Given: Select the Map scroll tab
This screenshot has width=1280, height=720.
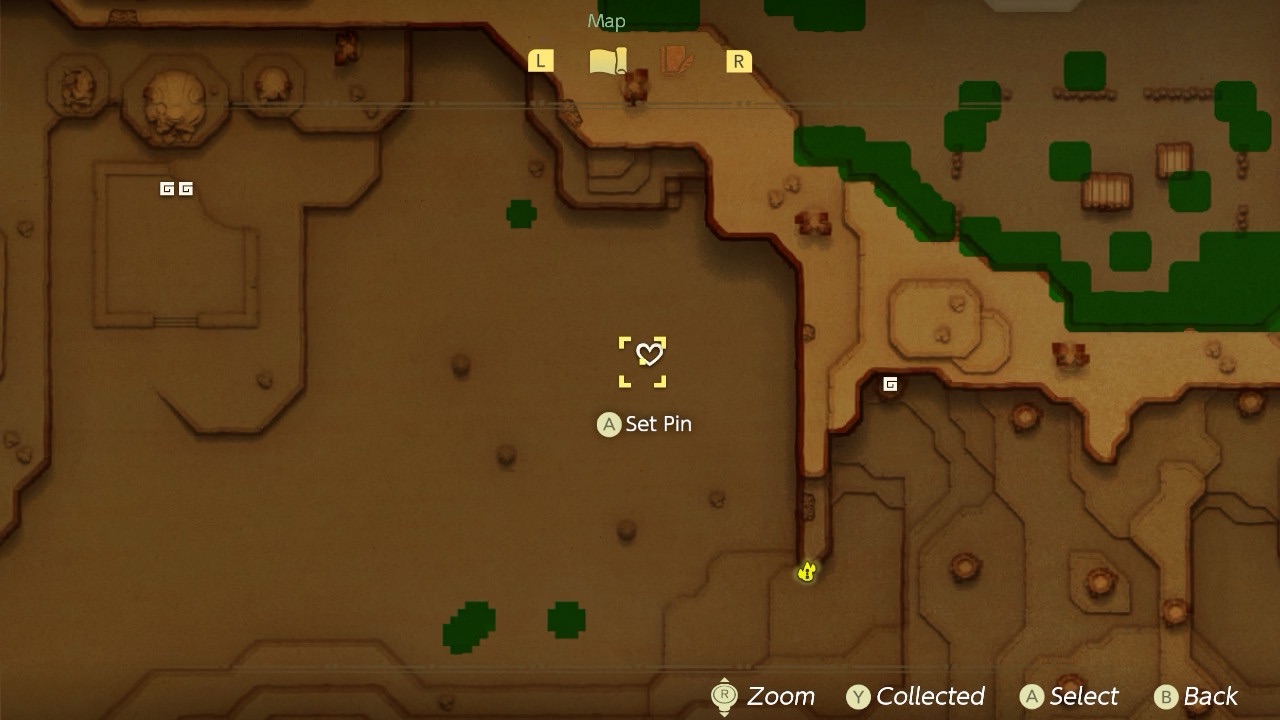Looking at the screenshot, I should [607, 62].
